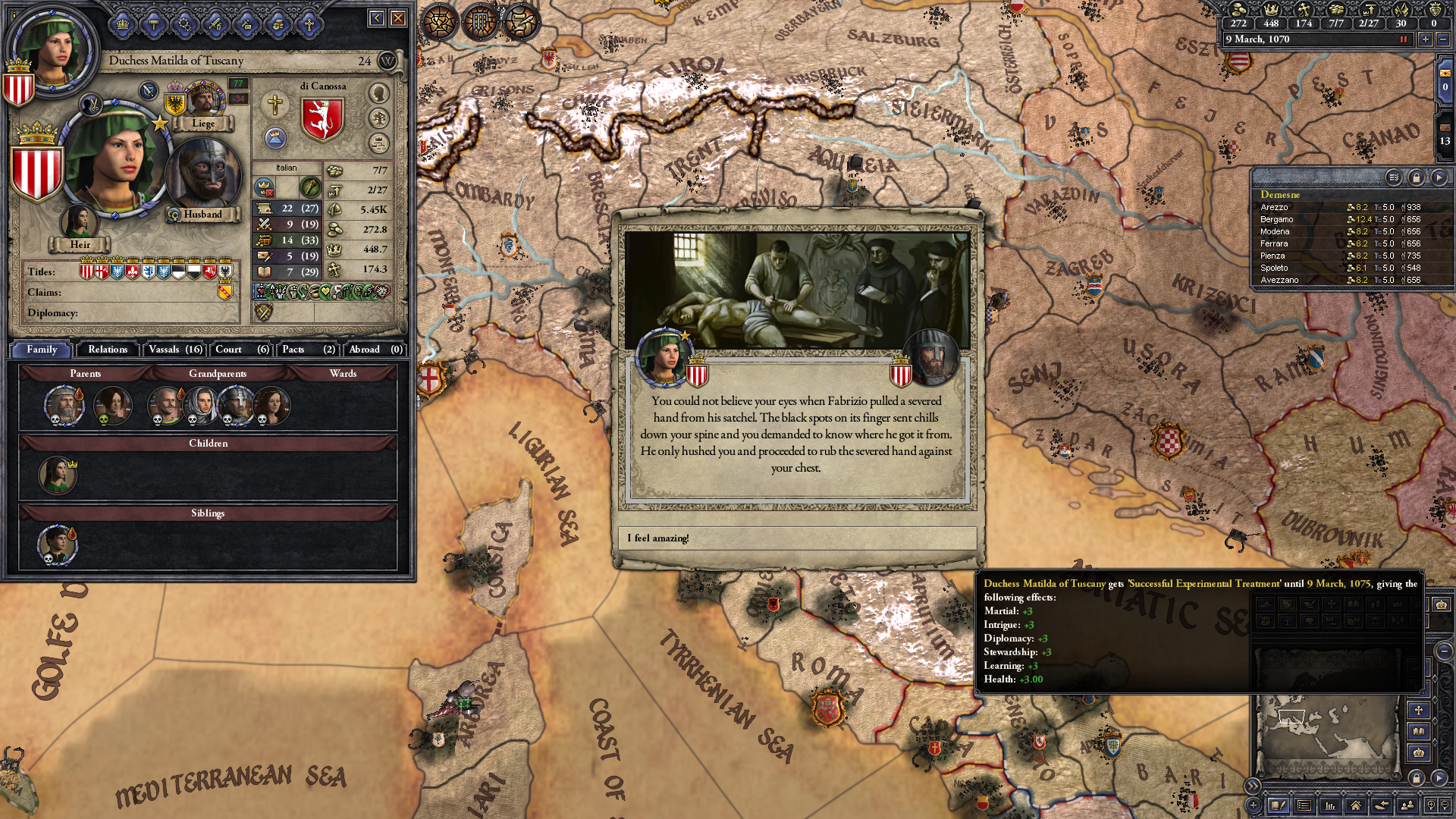This screenshot has height=819, width=1456.
Task: Collapse the outliner using the double chevron
Action: (x=1252, y=787)
